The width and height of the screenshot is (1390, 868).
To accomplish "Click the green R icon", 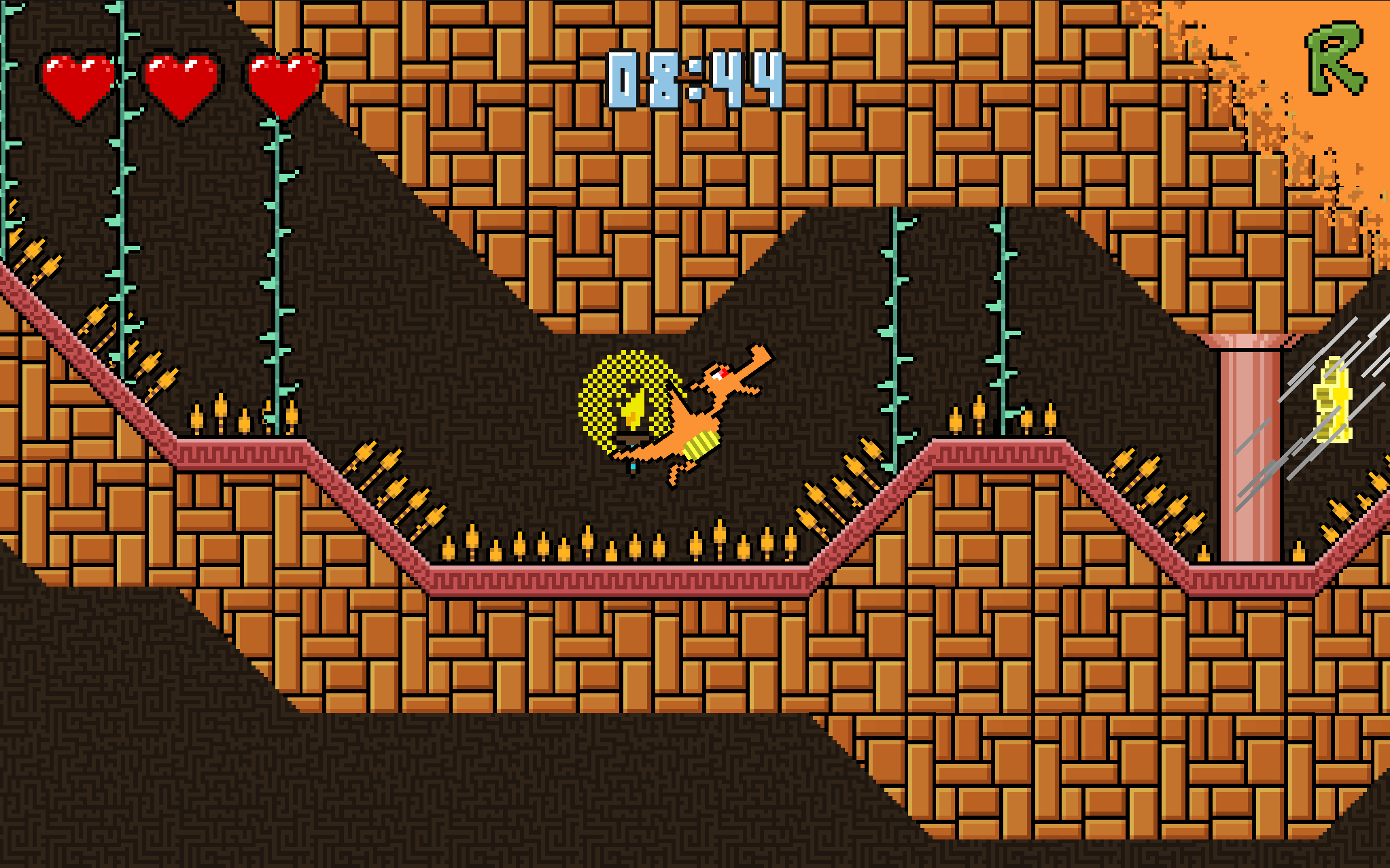I will [x=1334, y=59].
